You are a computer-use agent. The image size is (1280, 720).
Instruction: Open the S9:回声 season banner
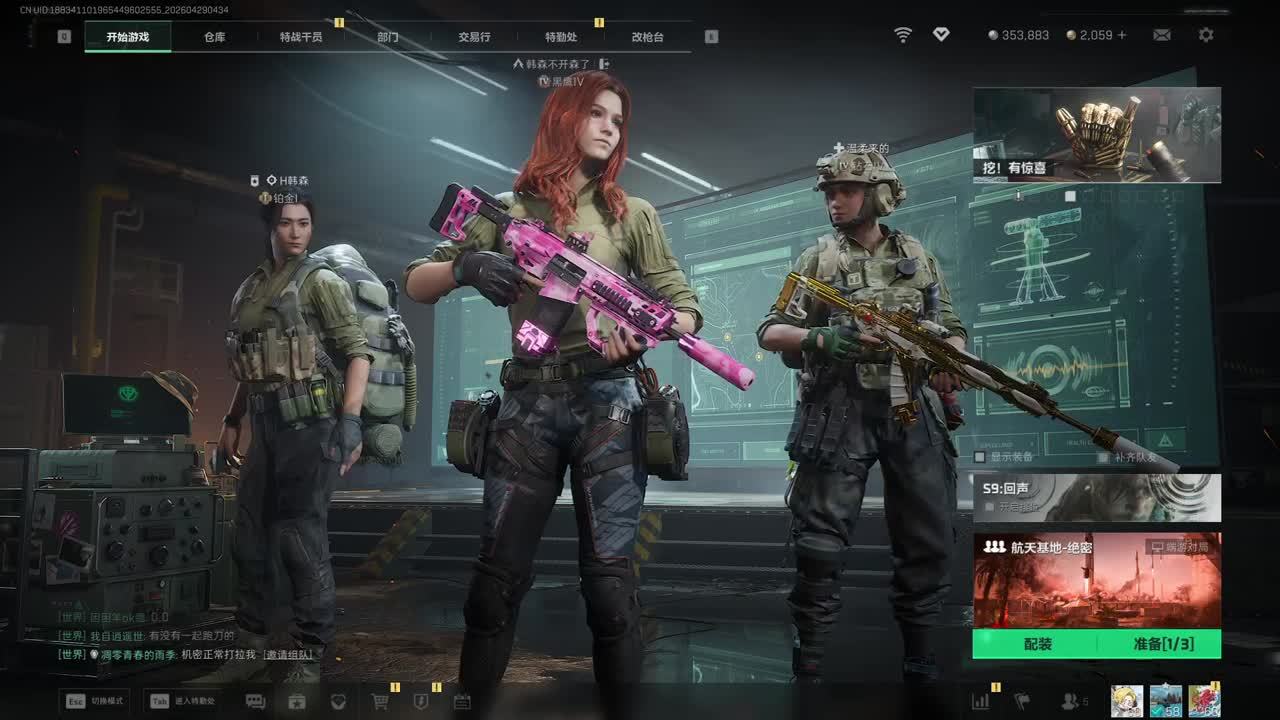[x=1096, y=497]
